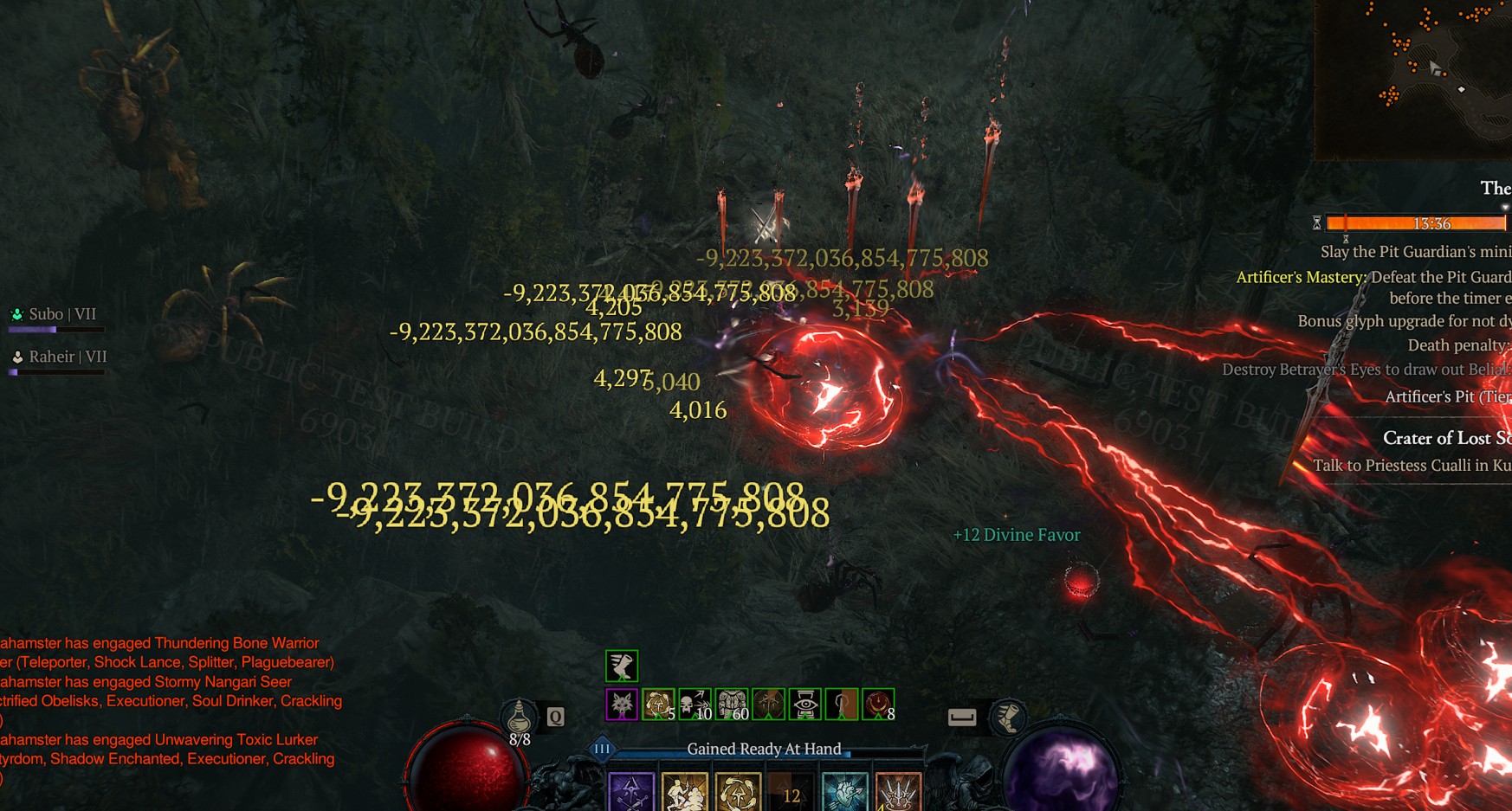1512x811 pixels.
Task: Select the Artificer's Pit objective entry
Action: [x=1446, y=396]
